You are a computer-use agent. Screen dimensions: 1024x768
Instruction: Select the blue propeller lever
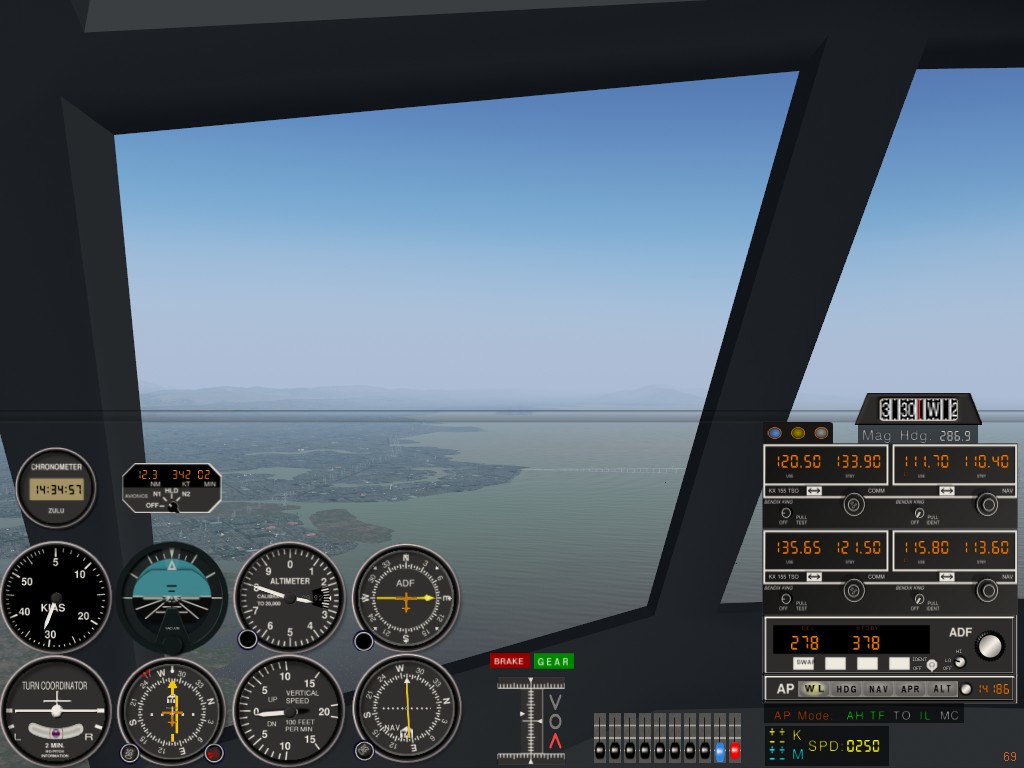coord(719,748)
